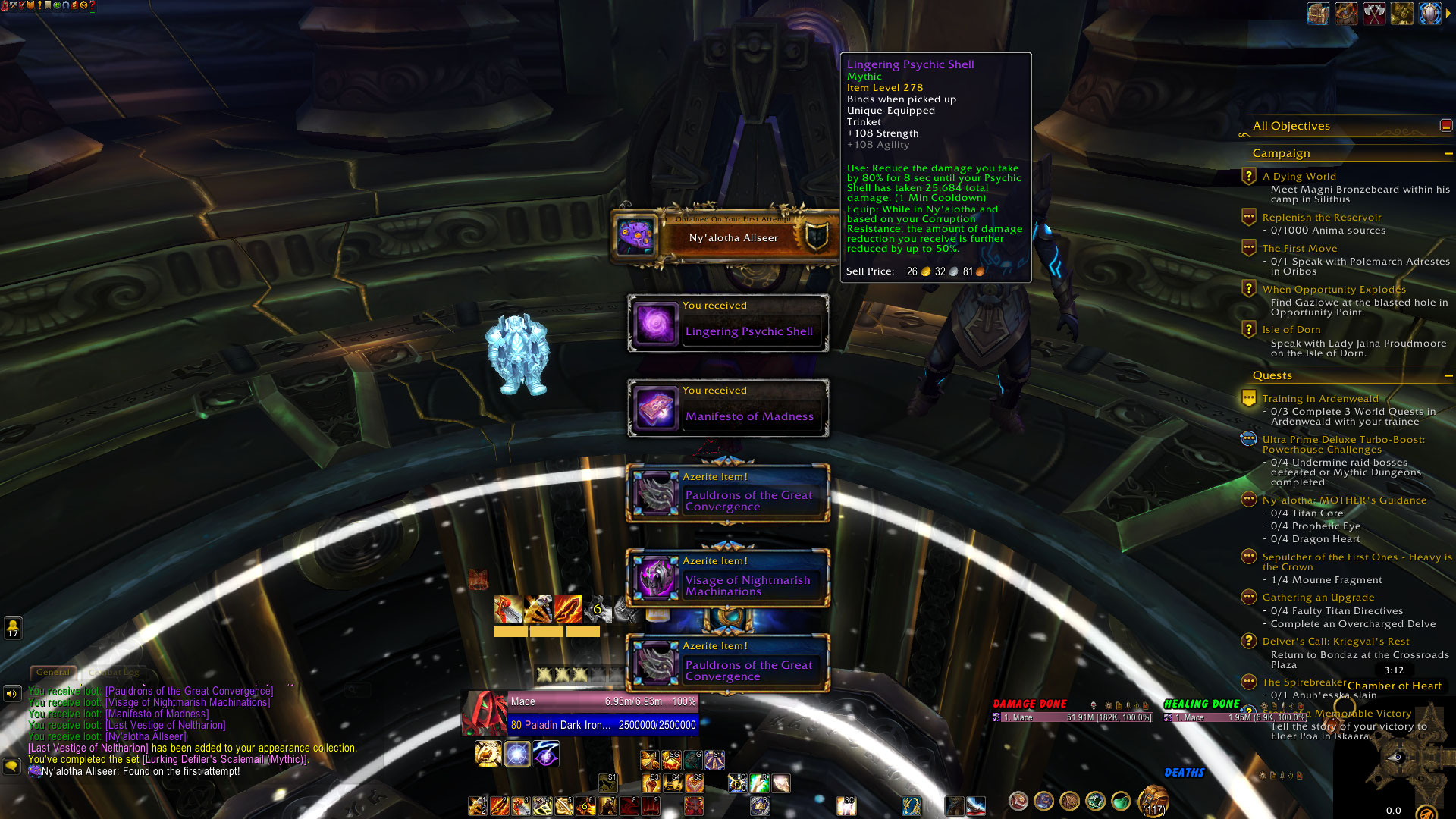Collapse the Quests section header
This screenshot has width=1456, height=819.
coord(1448,375)
